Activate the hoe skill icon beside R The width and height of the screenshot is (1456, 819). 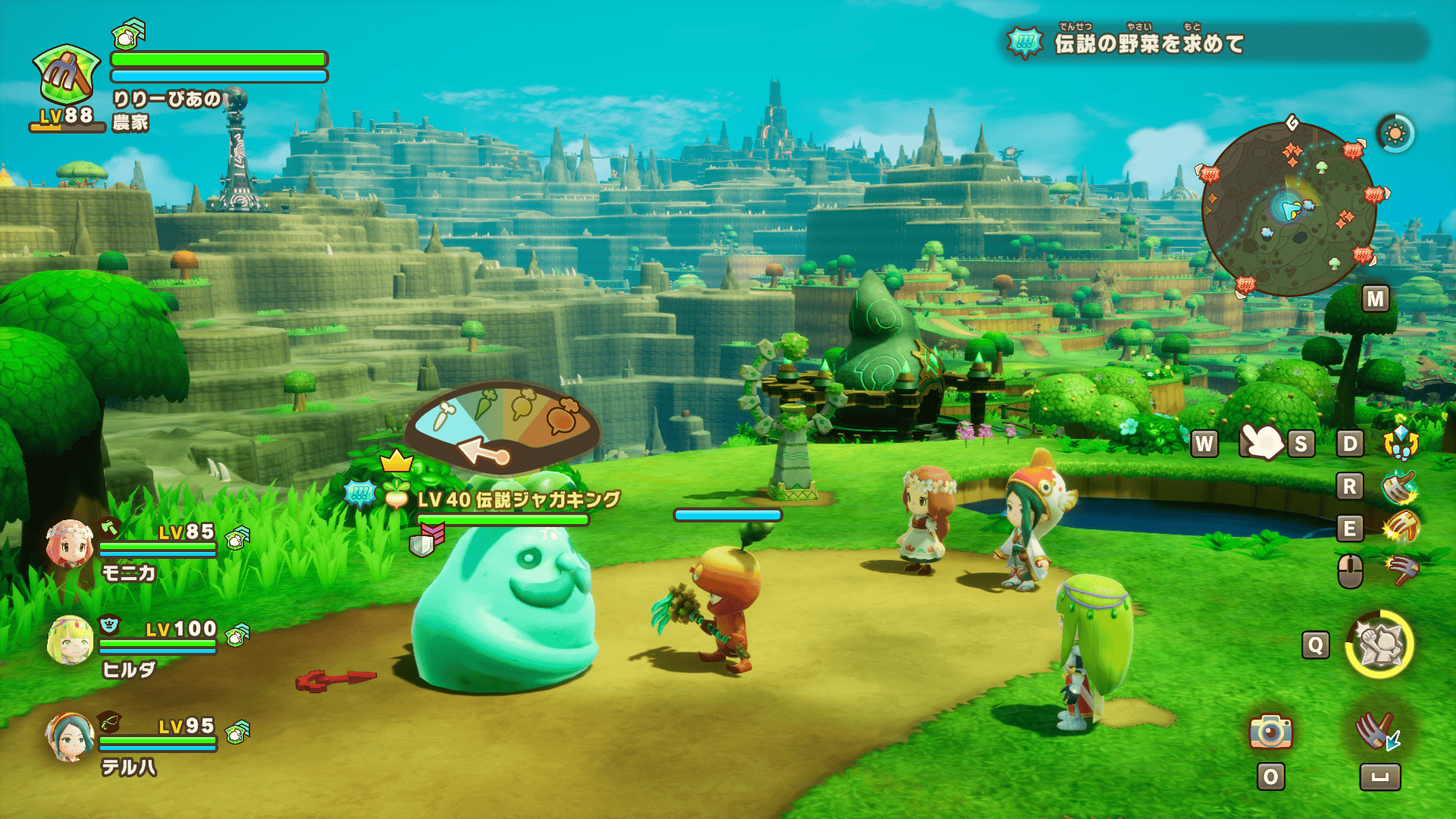pos(1400,486)
